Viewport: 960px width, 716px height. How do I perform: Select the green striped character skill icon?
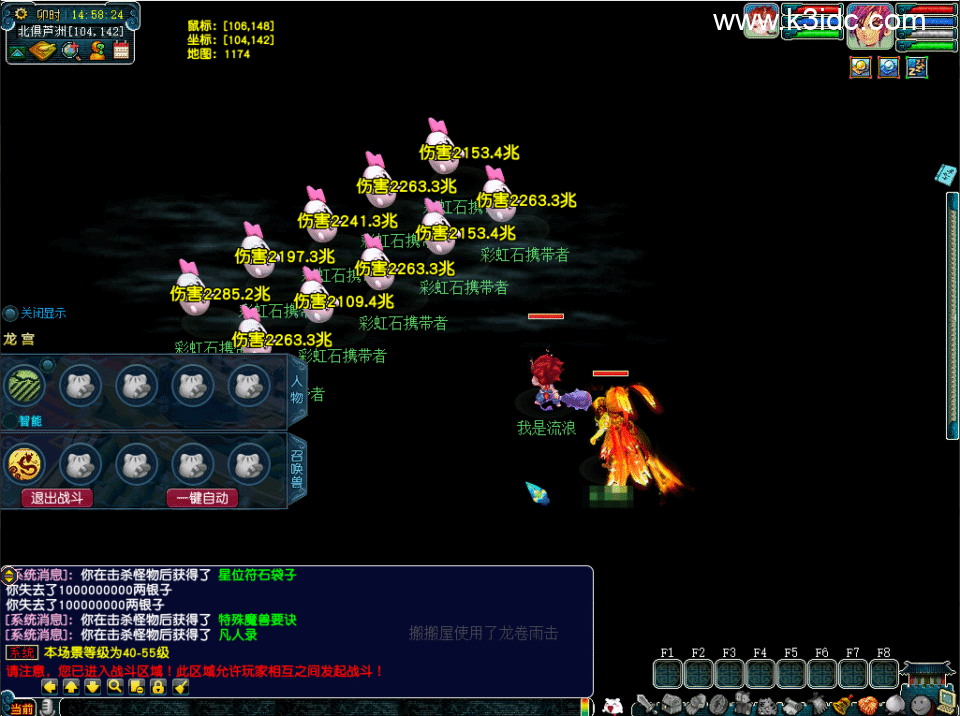coord(24,385)
